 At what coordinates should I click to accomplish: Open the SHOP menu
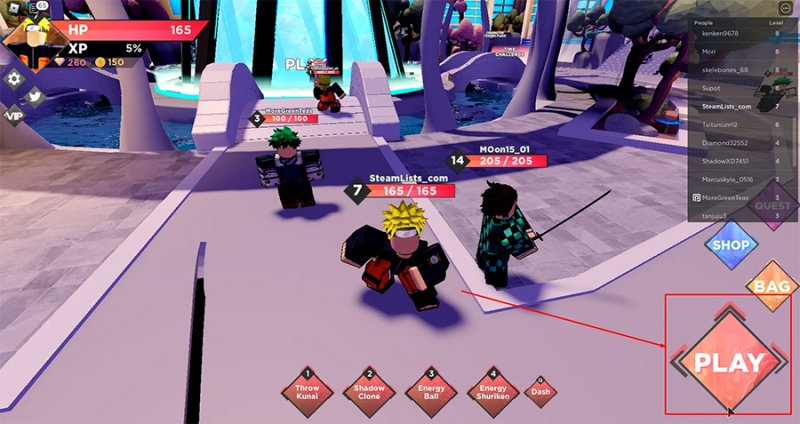click(731, 243)
